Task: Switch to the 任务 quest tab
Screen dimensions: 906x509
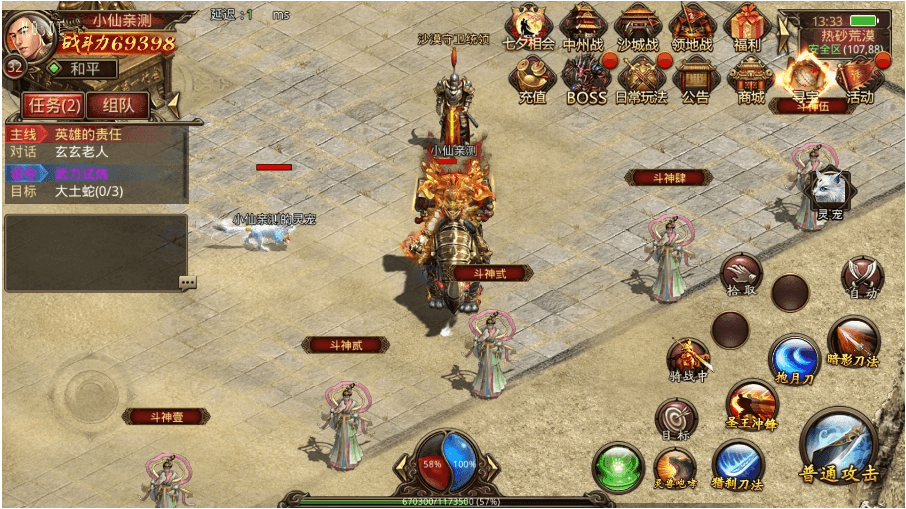Action: [54, 105]
